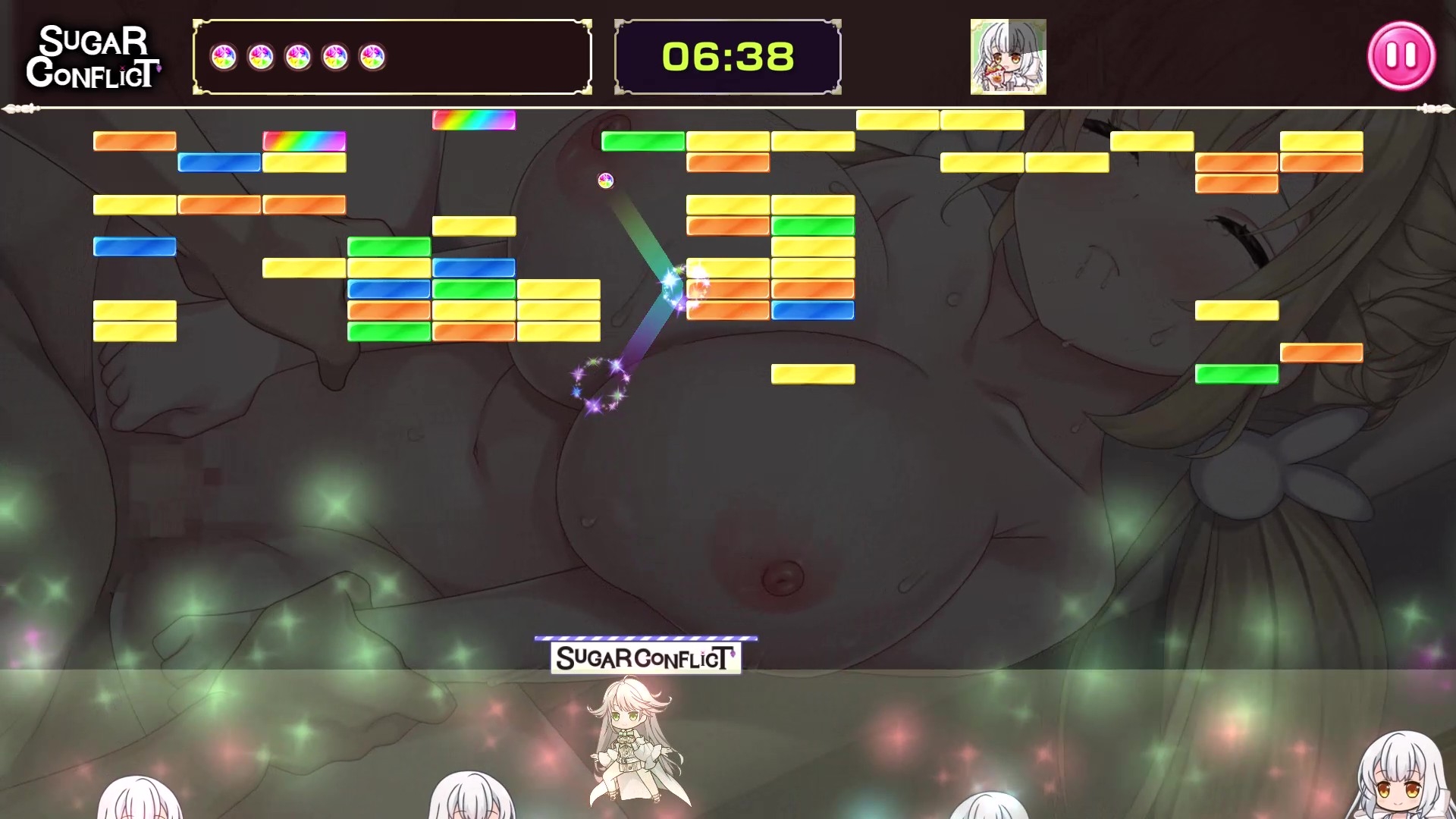Click the rainbow ball in the play field
This screenshot has height=819, width=1456.
(604, 180)
